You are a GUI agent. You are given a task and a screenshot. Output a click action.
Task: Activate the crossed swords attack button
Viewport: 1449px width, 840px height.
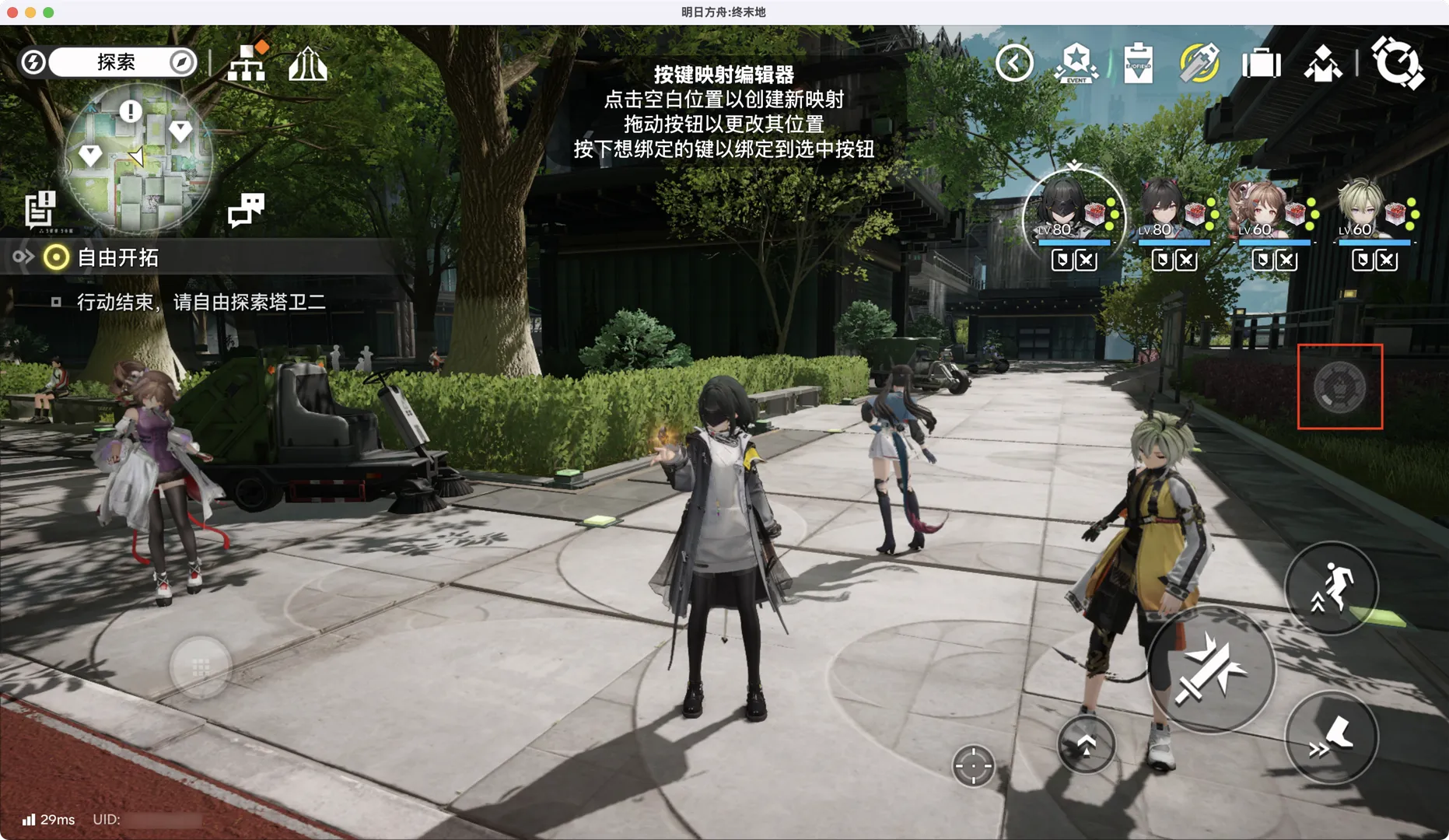1210,669
